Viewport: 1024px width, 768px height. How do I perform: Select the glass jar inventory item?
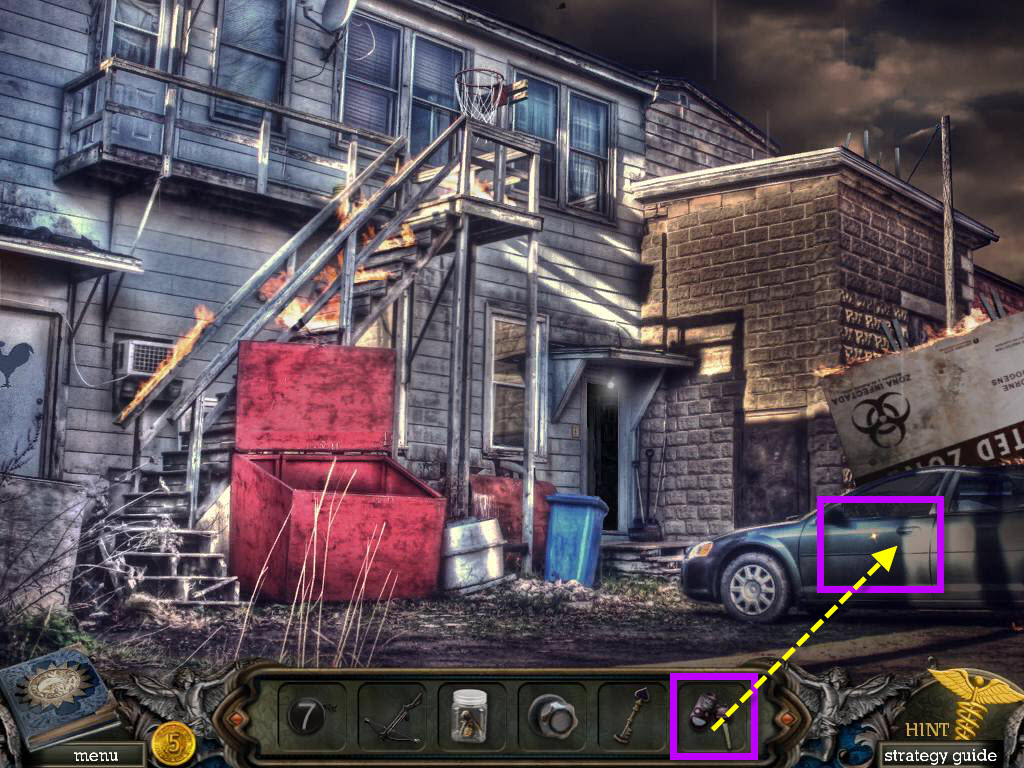click(x=468, y=715)
